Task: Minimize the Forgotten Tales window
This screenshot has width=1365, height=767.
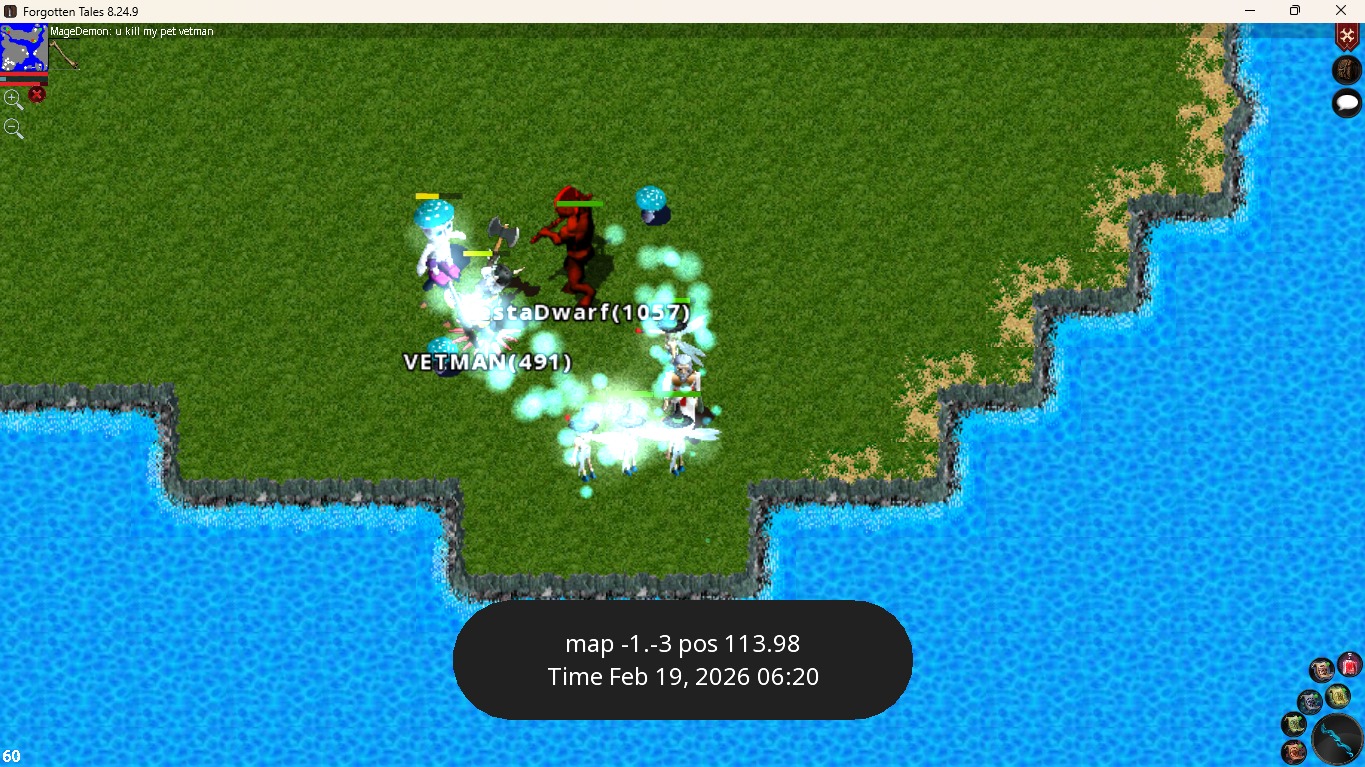Action: coord(1250,10)
